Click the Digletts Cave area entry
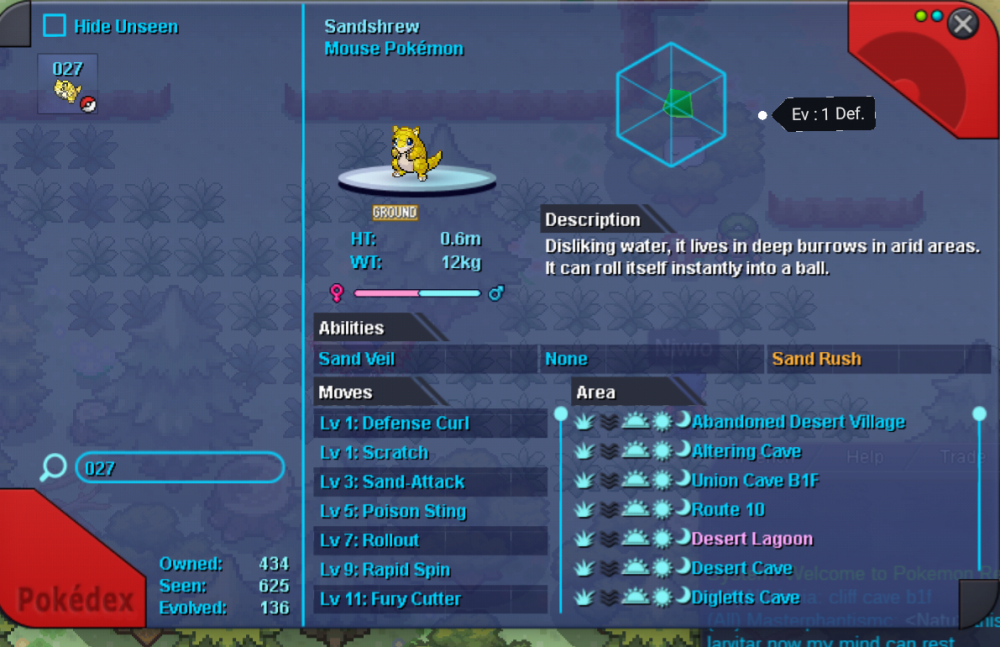Screen dimensions: 1000x647 point(745,598)
